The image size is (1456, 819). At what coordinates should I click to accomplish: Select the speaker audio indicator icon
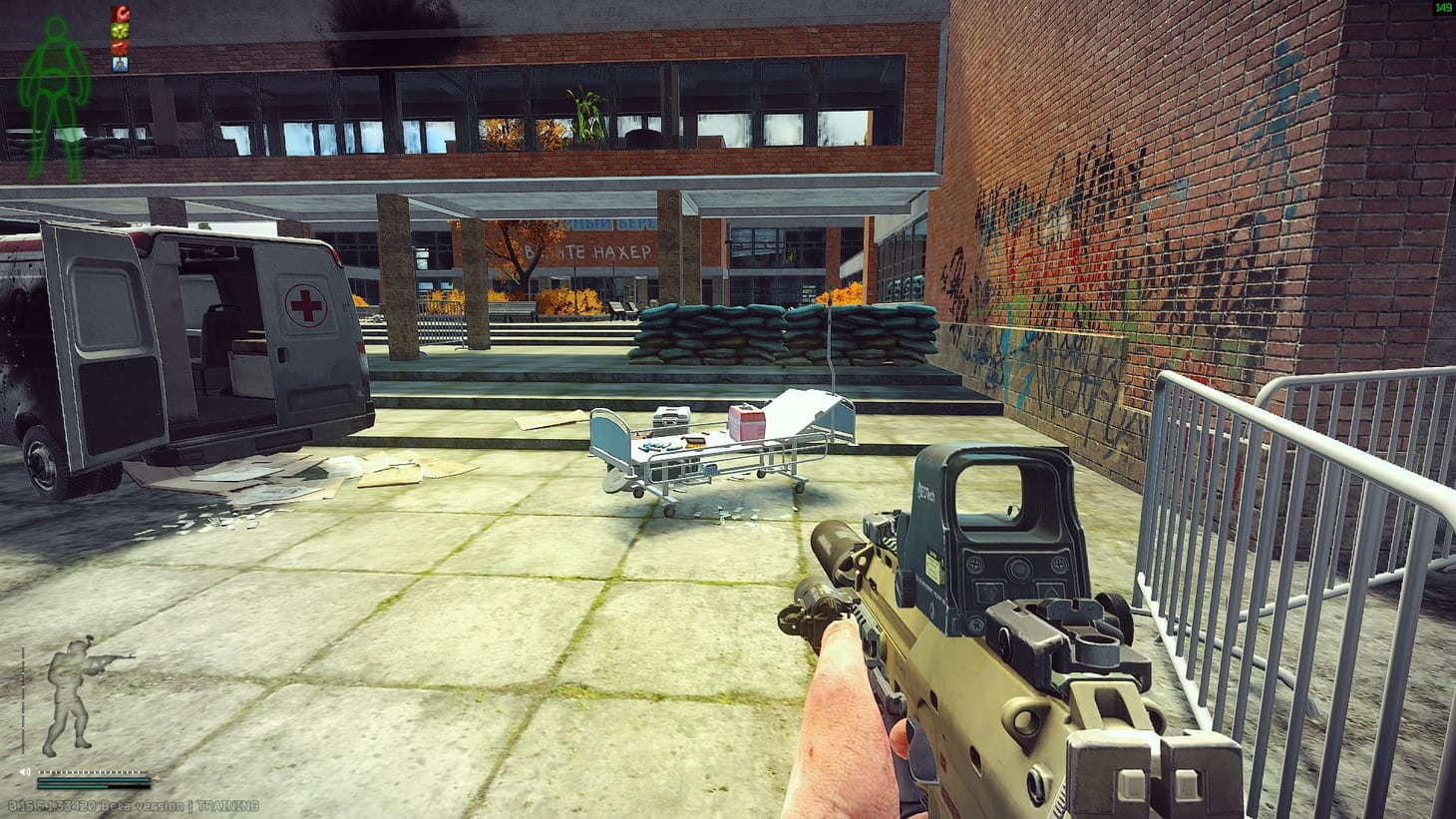click(x=25, y=771)
